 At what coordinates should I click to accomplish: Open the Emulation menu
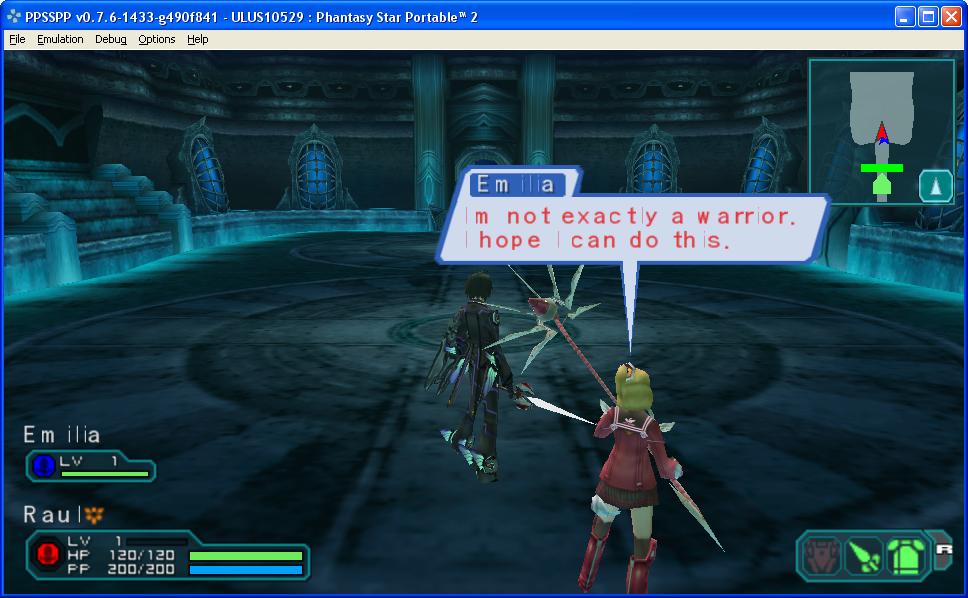(60, 39)
